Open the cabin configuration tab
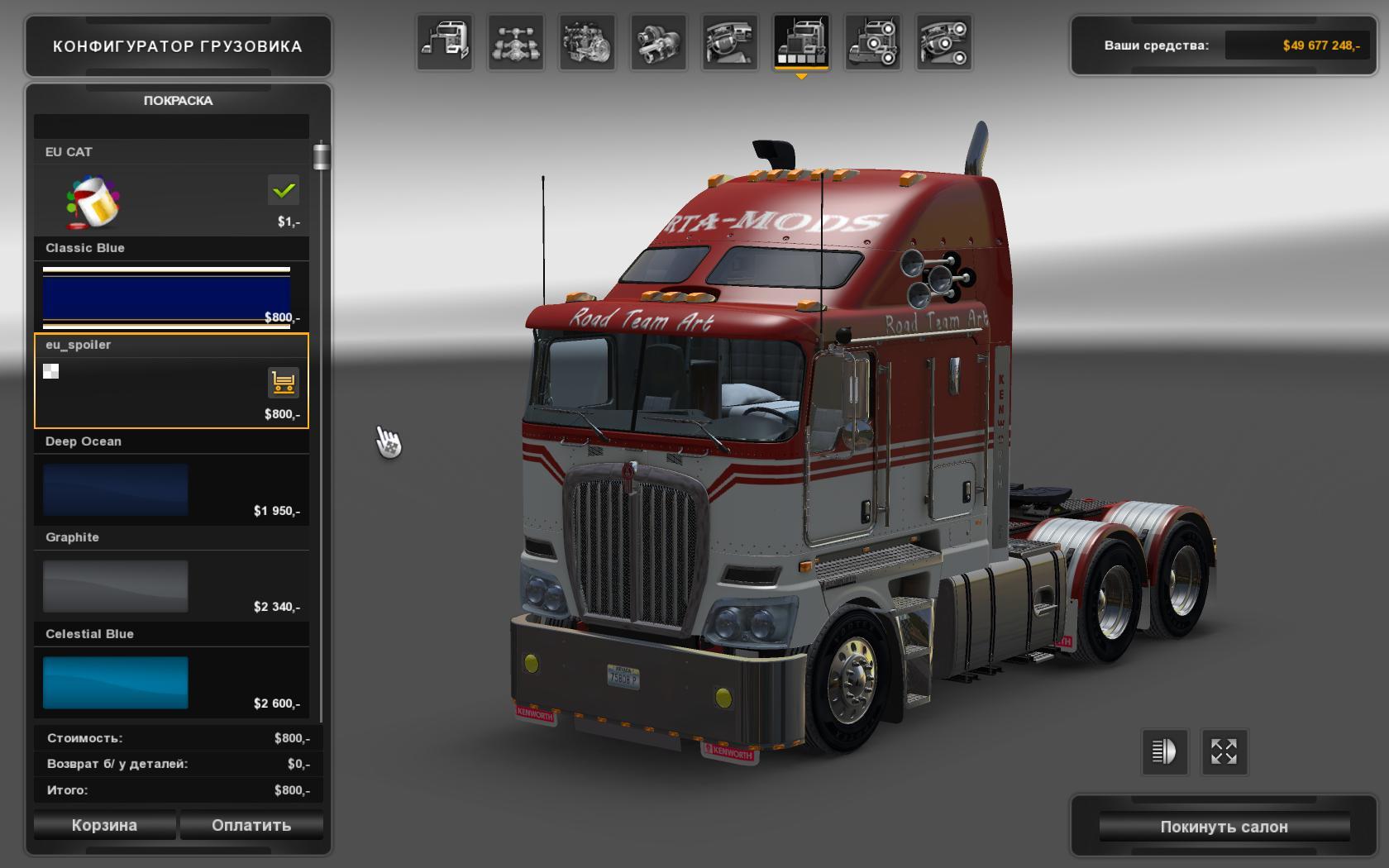This screenshot has height=868, width=1389. [x=445, y=42]
